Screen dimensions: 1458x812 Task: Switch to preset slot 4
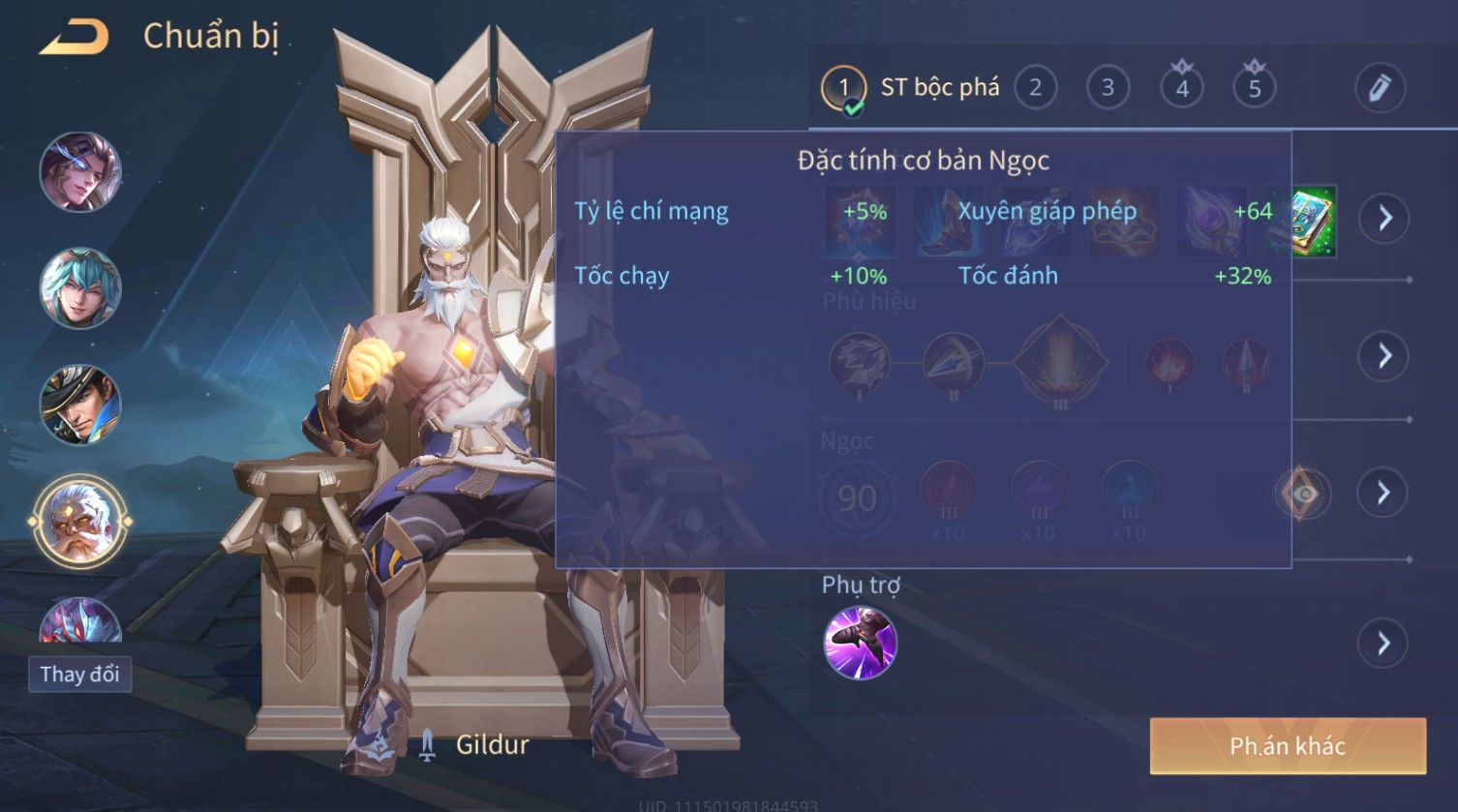[1181, 88]
